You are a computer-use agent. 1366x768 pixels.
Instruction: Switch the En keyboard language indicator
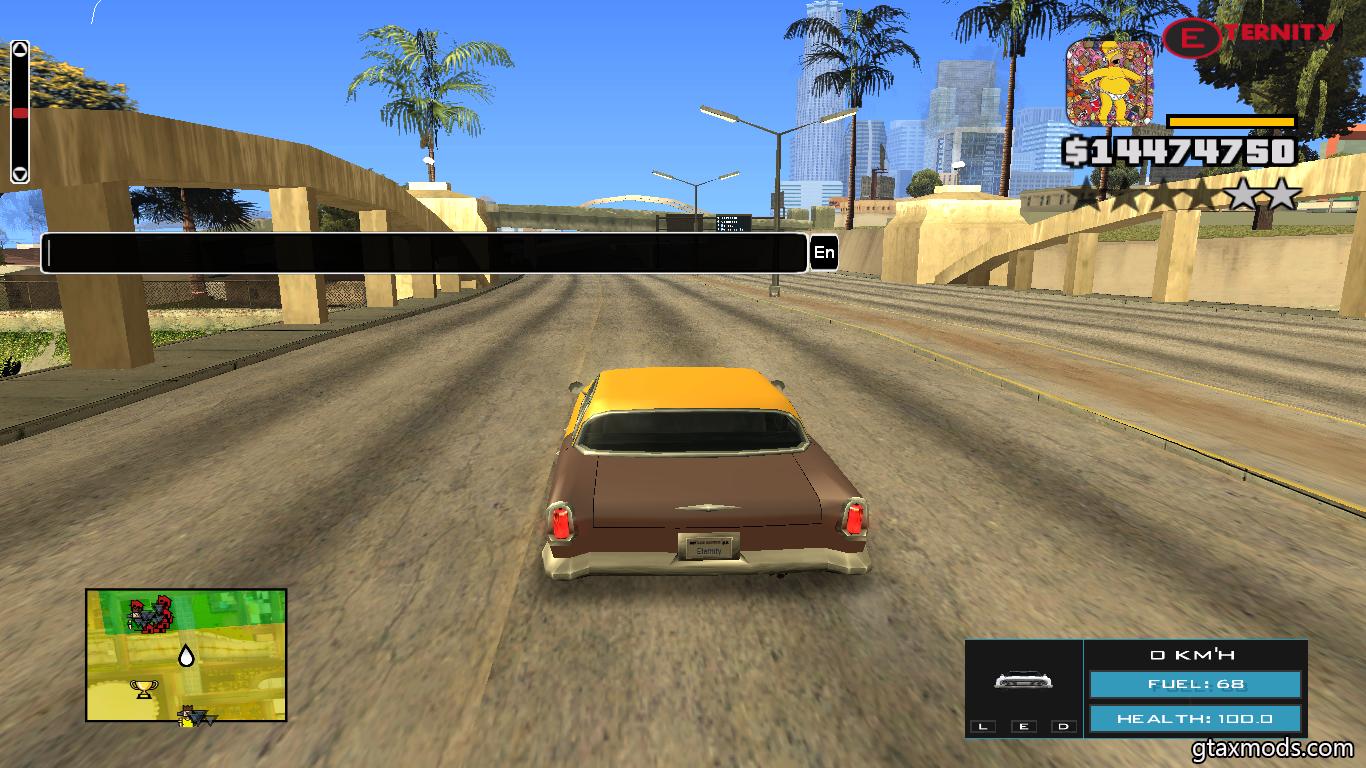(x=824, y=253)
